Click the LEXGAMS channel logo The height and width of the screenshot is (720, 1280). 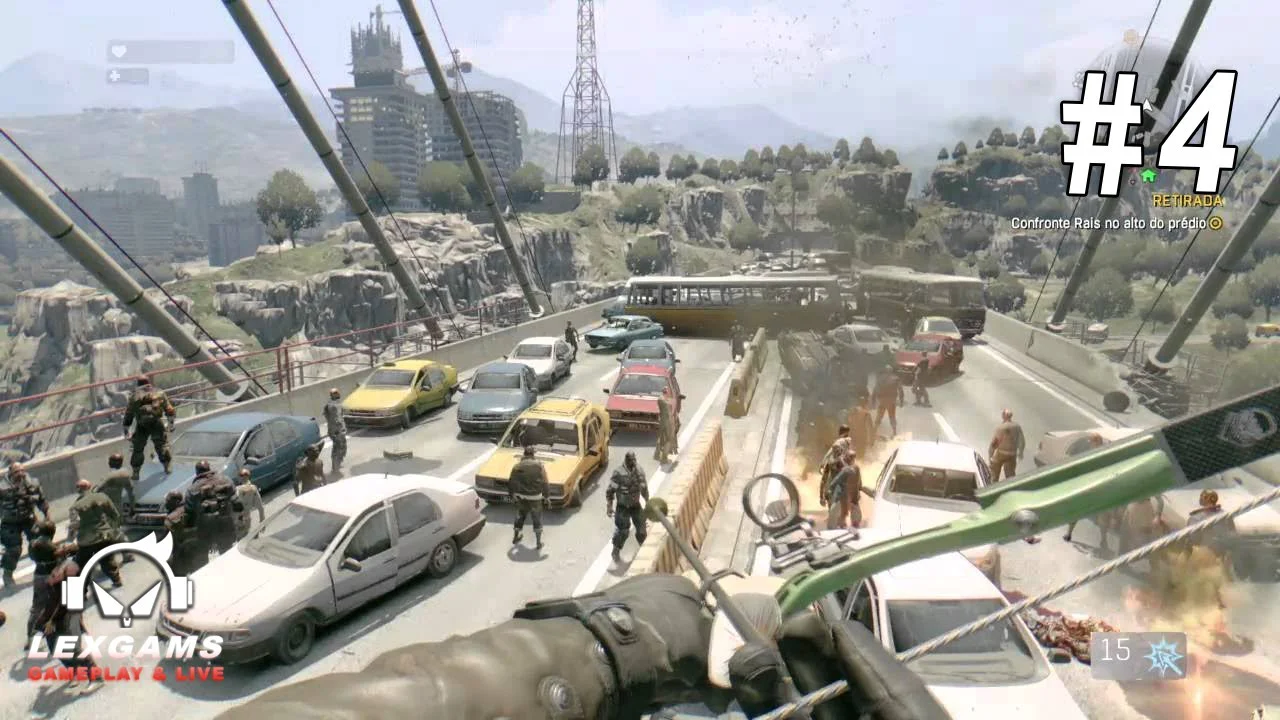126,612
